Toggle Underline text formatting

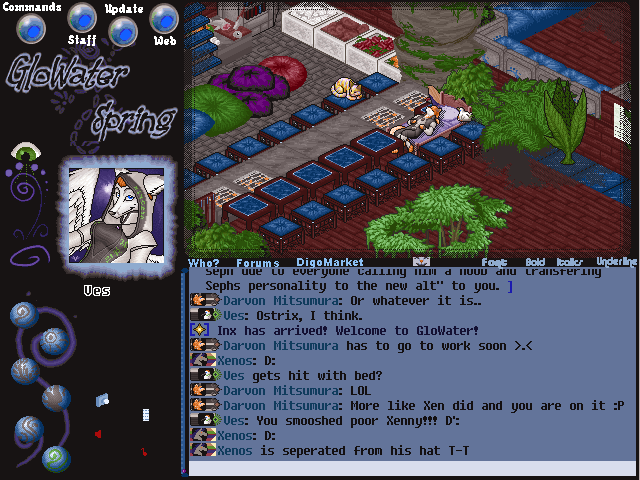(615, 262)
